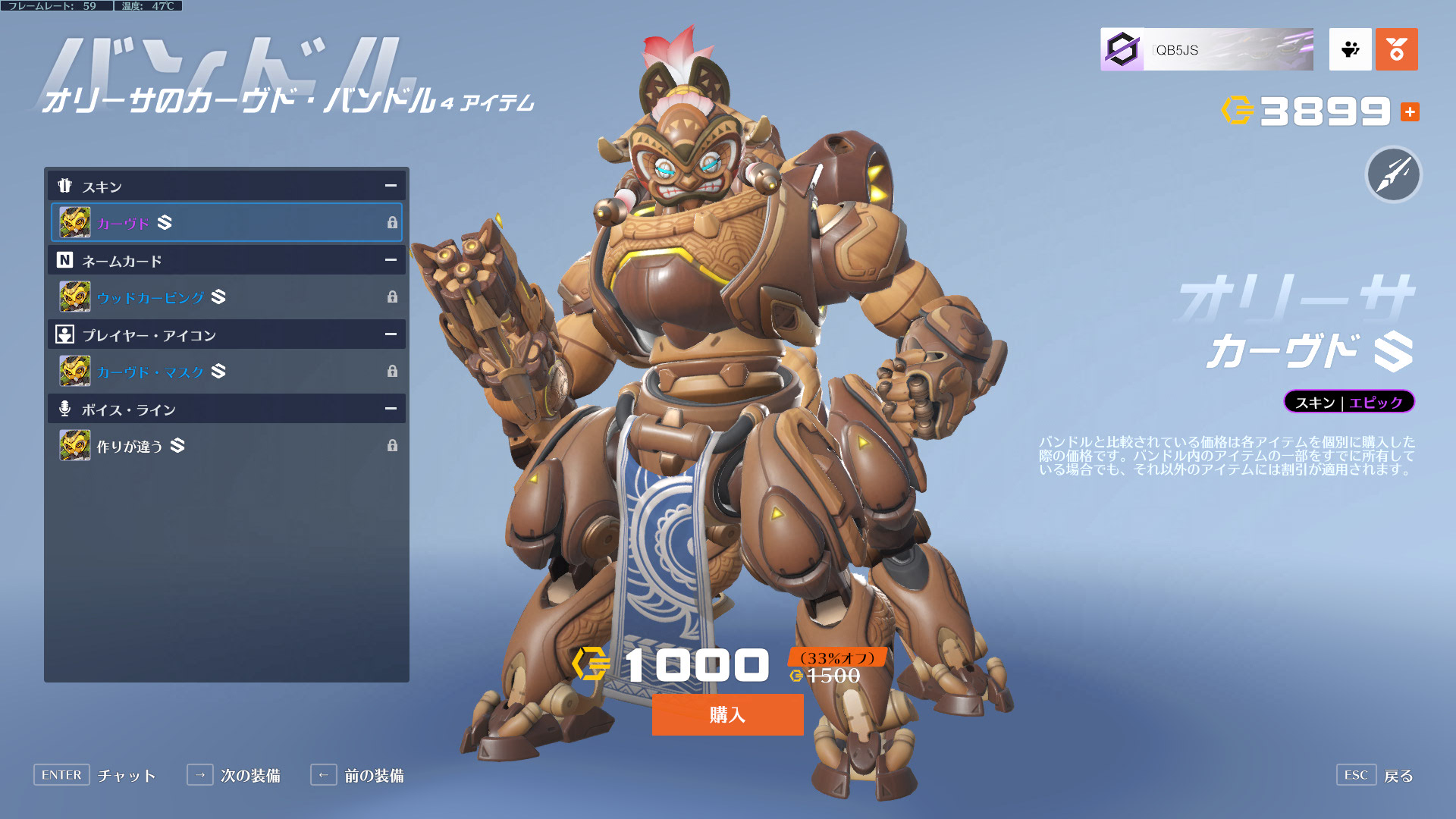Viewport: 1456px width, 819px height.
Task: Select the ウッドカービング name card item
Action: point(226,297)
